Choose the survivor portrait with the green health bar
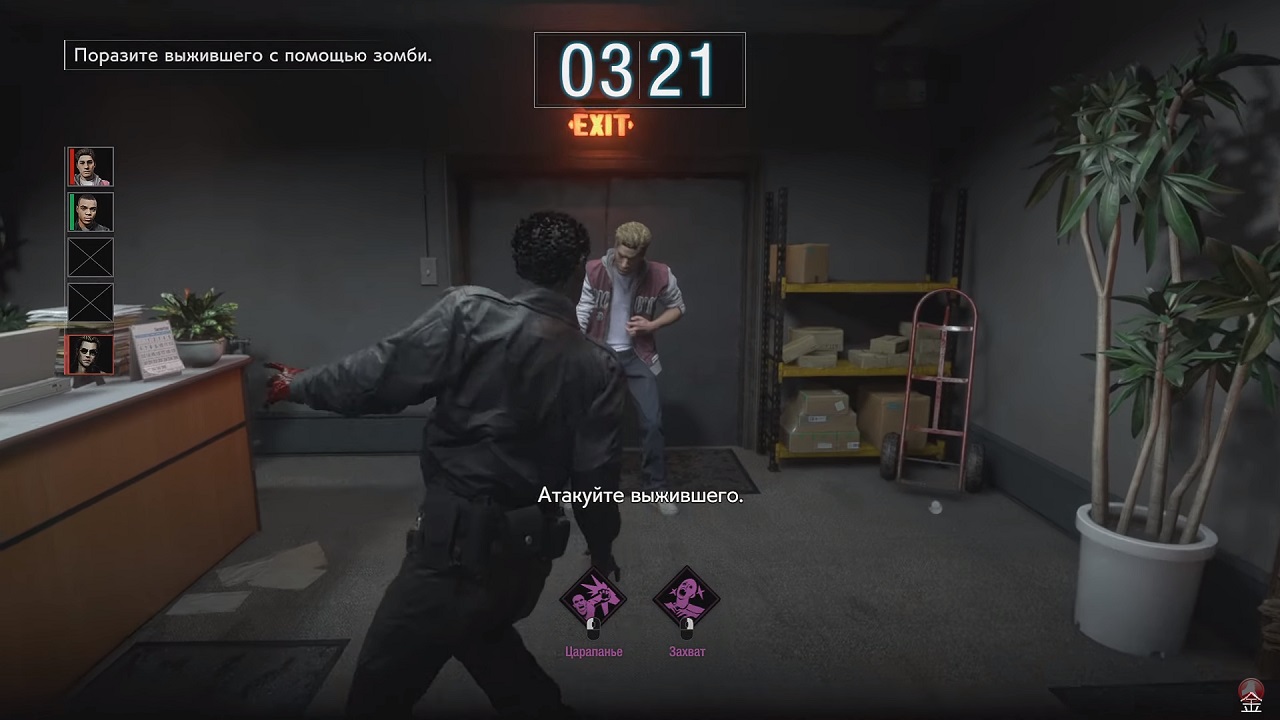Screen dimensions: 1280x720 click(x=90, y=212)
